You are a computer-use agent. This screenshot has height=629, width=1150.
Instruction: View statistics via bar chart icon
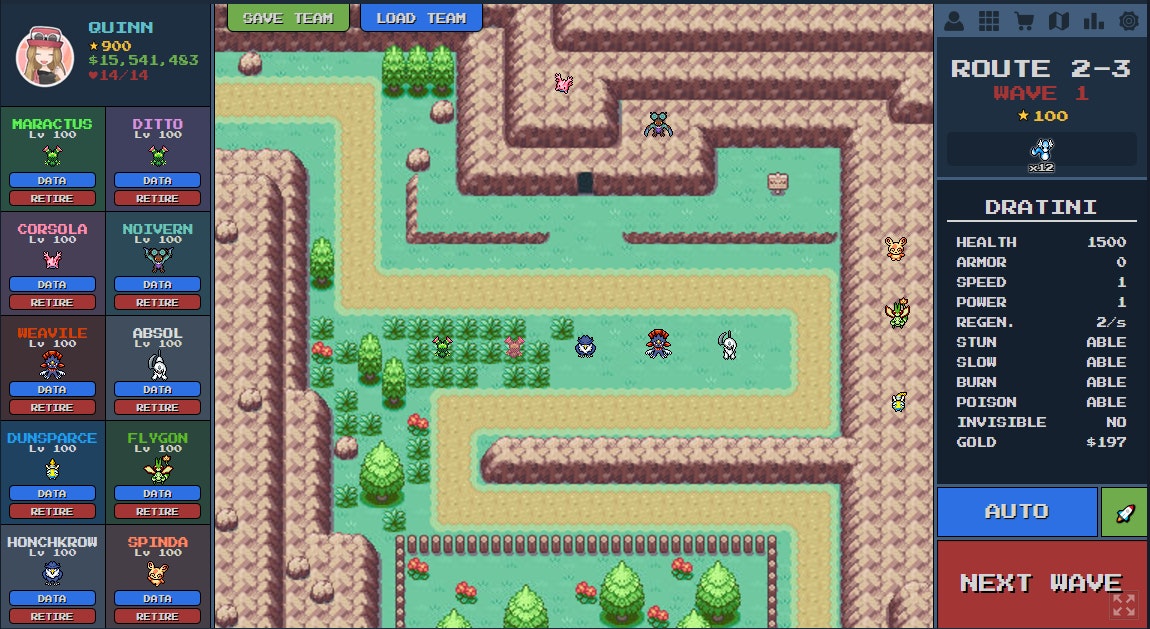coord(1093,20)
